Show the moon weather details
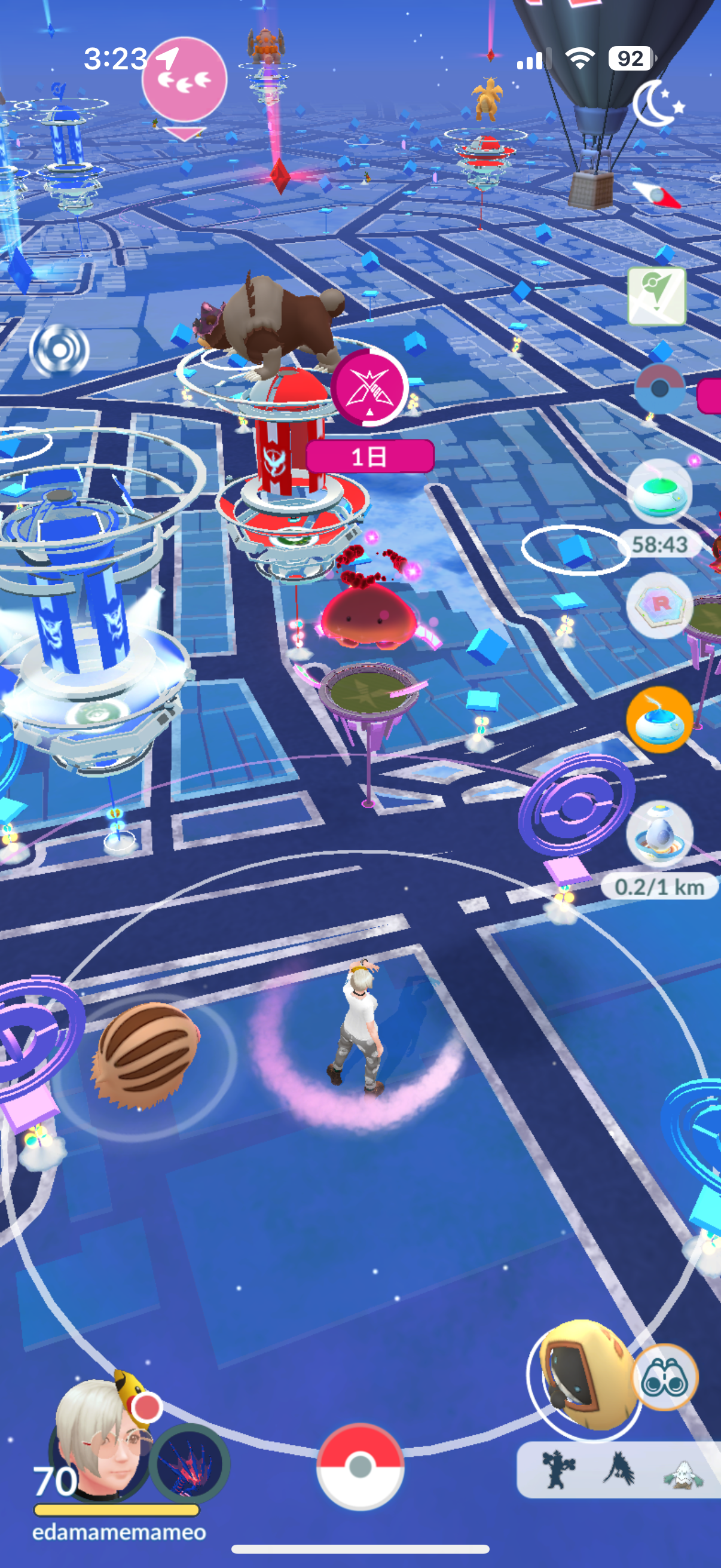 click(x=656, y=103)
